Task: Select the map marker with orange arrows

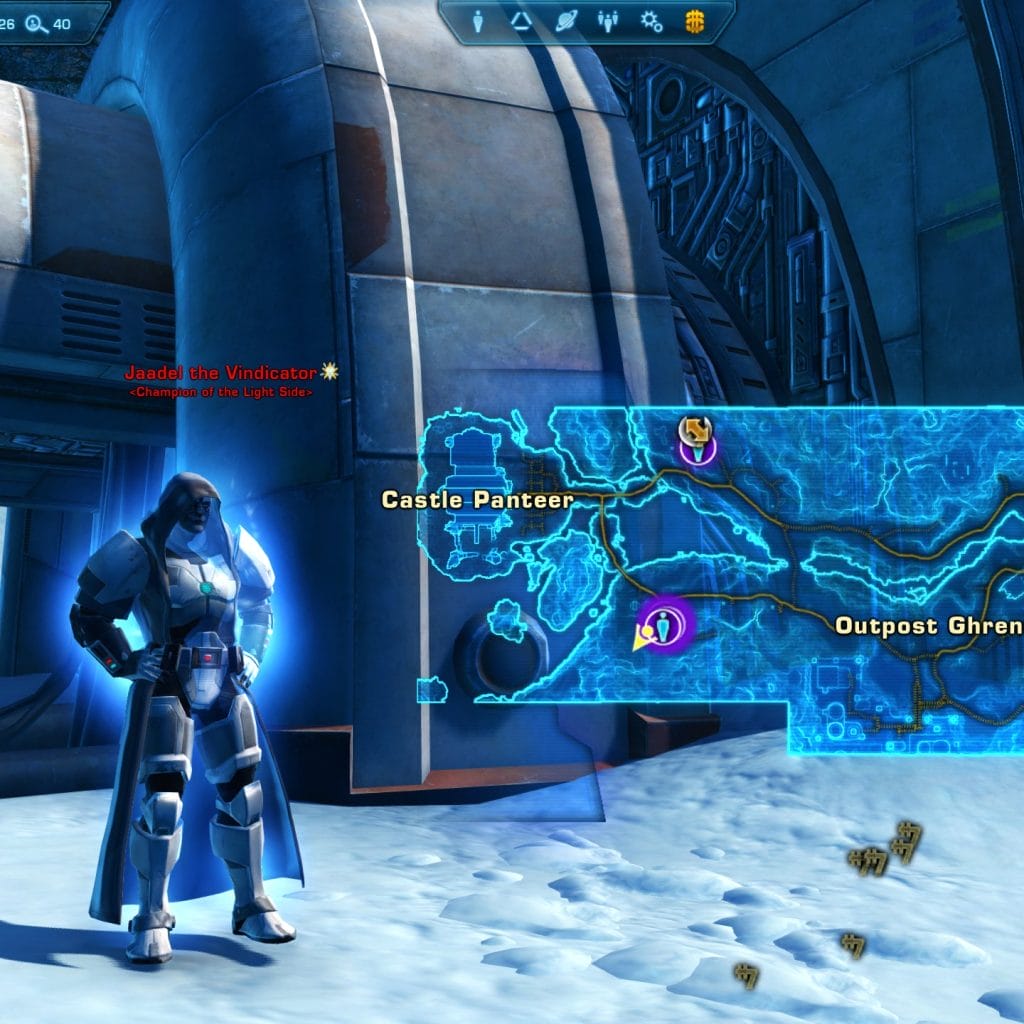Action: click(x=695, y=431)
